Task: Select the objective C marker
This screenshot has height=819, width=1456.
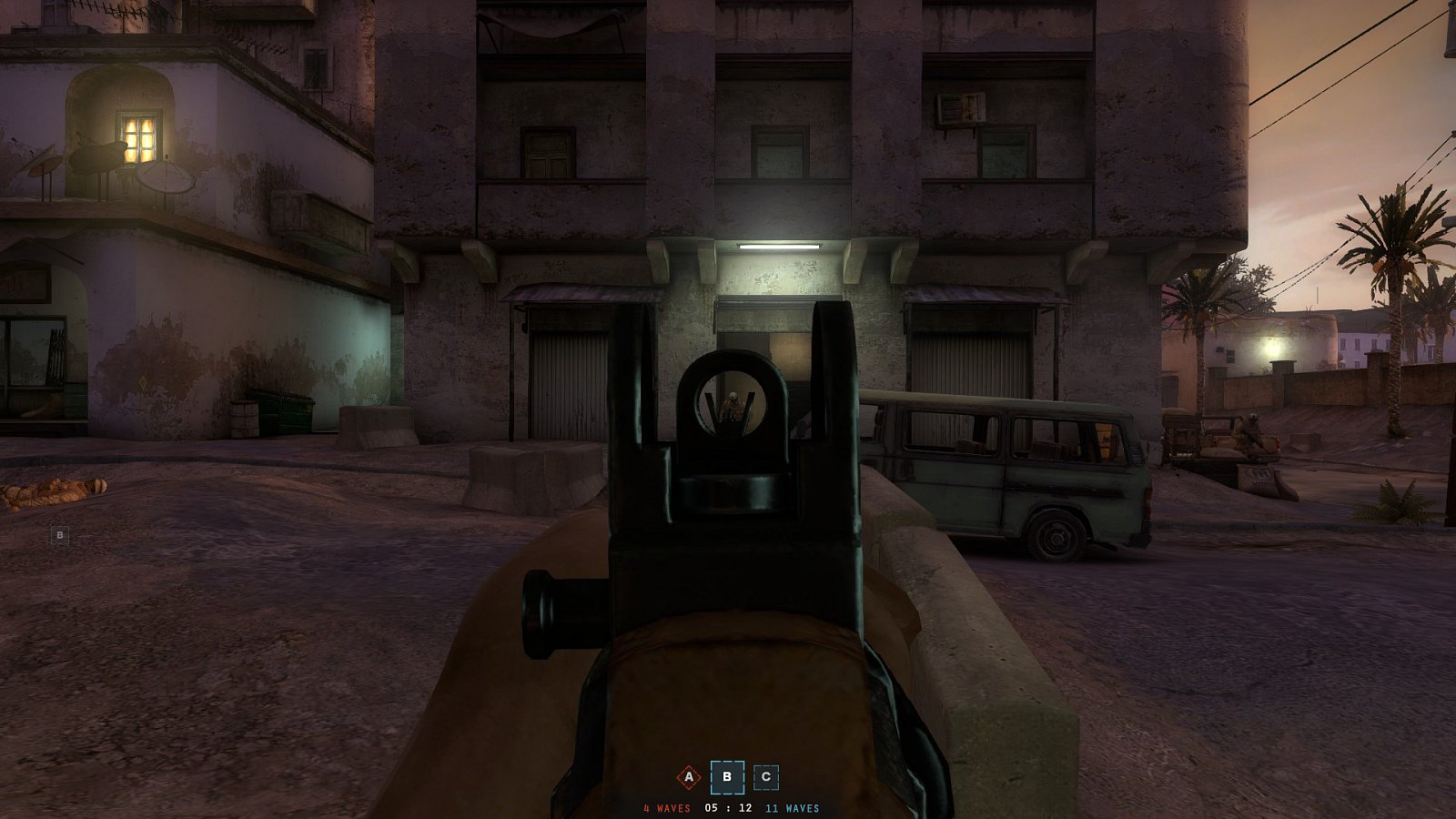Action: (767, 777)
